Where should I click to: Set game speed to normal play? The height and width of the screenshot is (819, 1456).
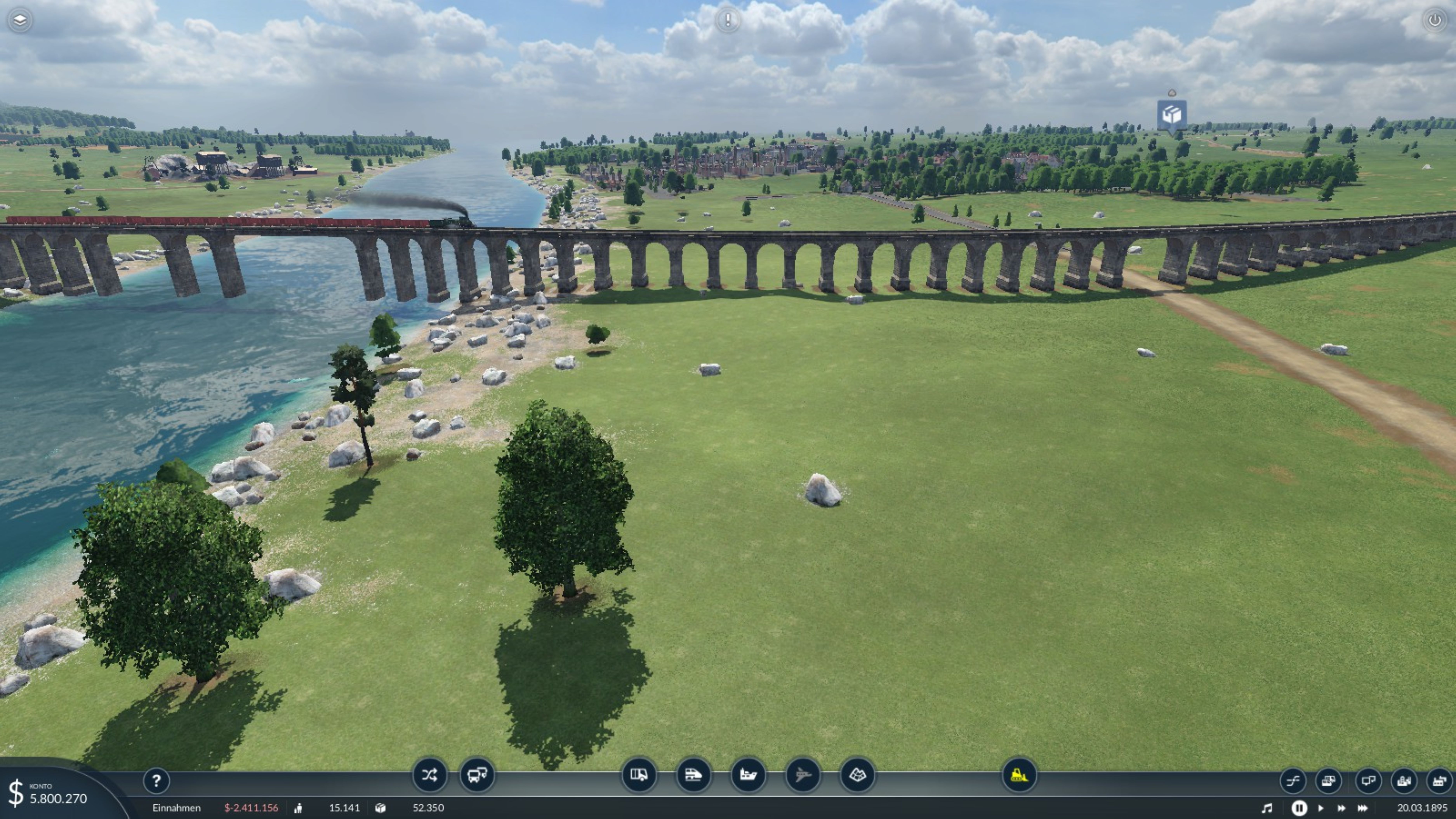pos(1320,808)
